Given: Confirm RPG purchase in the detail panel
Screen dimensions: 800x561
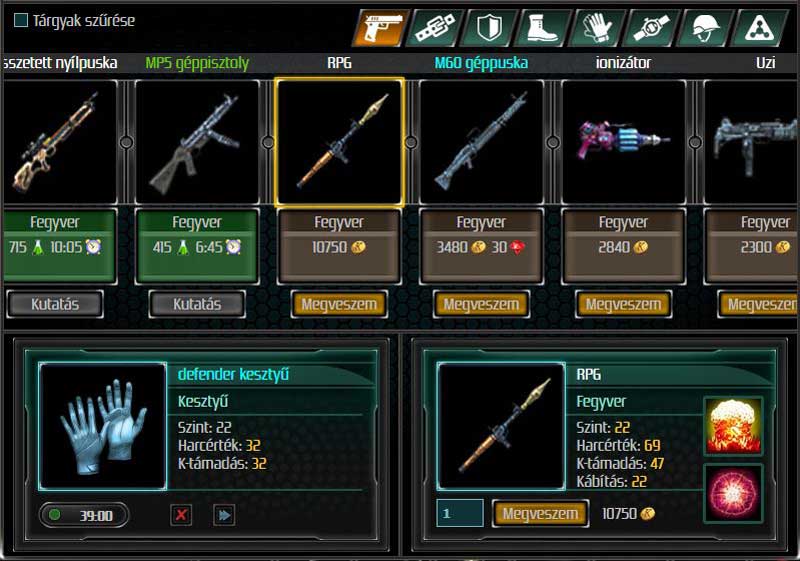Looking at the screenshot, I should [540, 513].
